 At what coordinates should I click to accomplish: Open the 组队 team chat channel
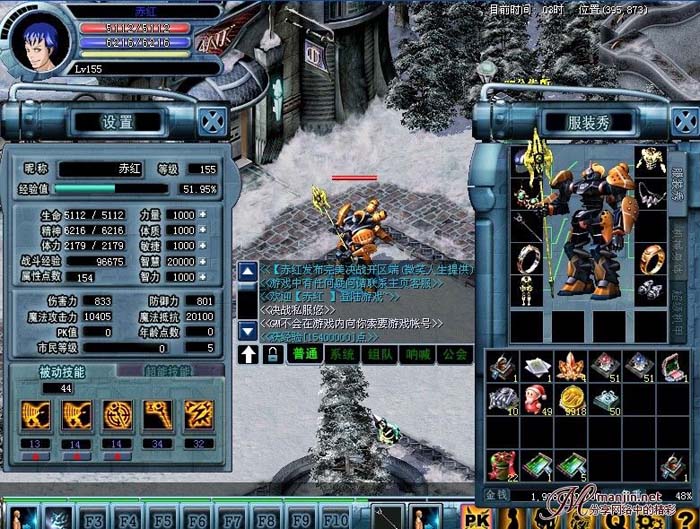pyautogui.click(x=379, y=354)
